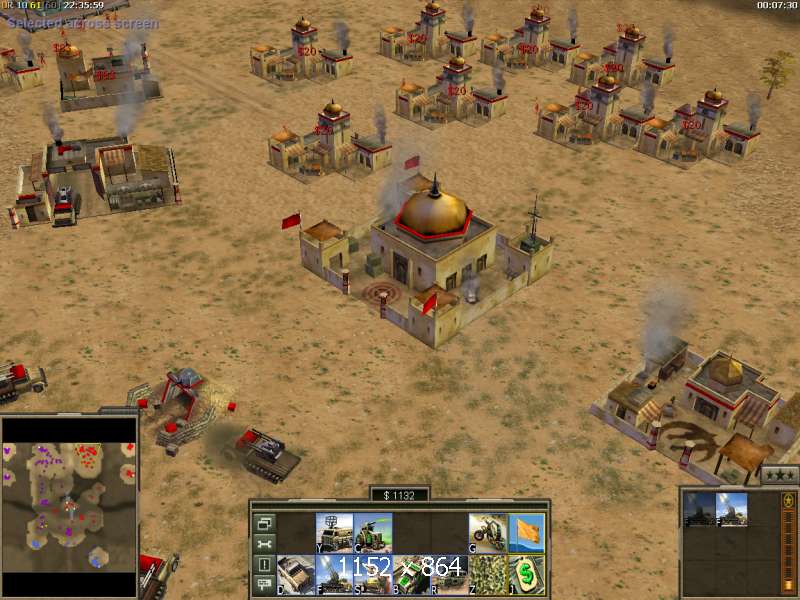The height and width of the screenshot is (600, 800).
Task: Click the overlapping windows button
Action: (263, 522)
